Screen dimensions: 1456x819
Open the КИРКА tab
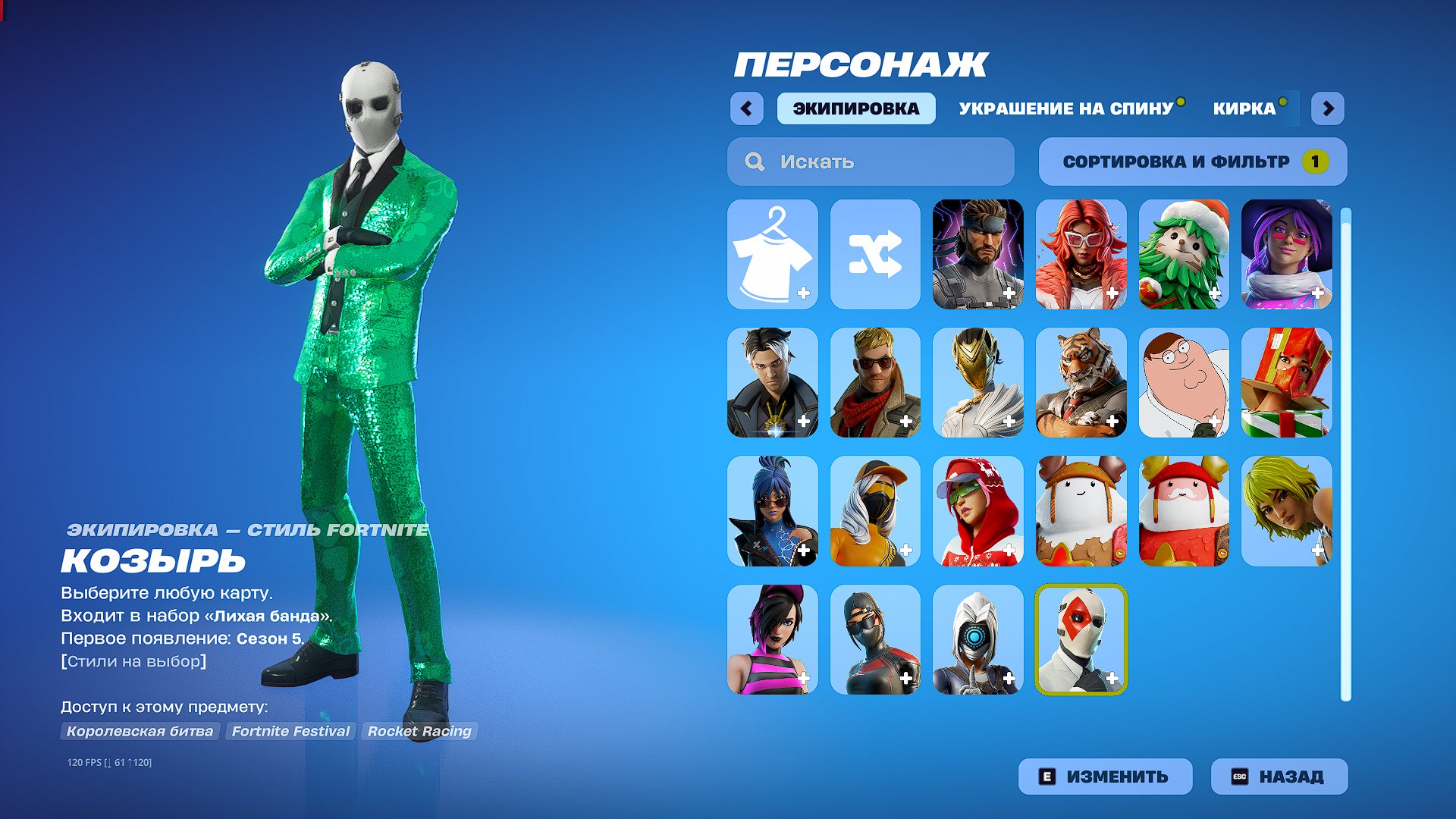pyautogui.click(x=1244, y=109)
